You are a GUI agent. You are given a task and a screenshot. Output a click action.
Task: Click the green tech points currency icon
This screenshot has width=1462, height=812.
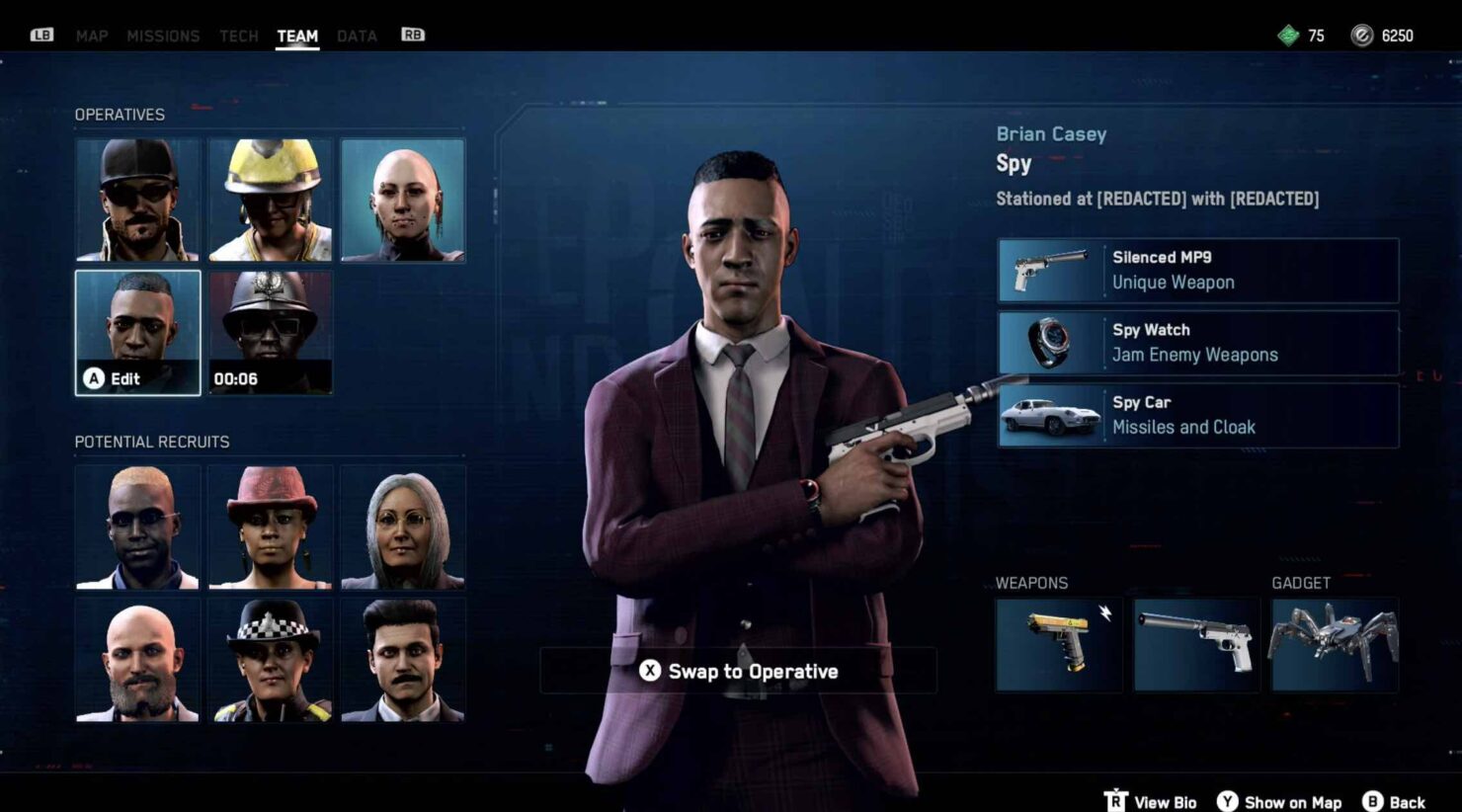click(1289, 35)
